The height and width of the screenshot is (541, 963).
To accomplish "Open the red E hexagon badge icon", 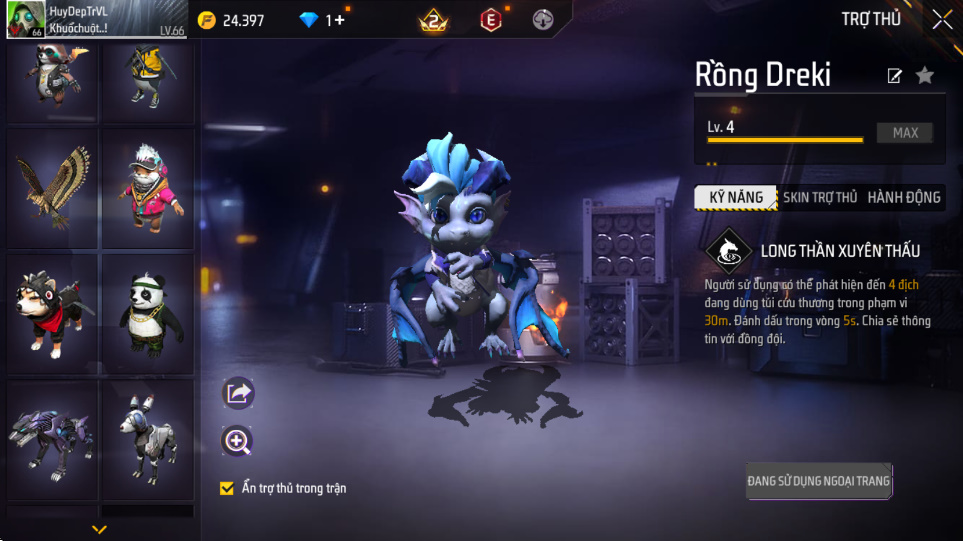I will [x=490, y=20].
